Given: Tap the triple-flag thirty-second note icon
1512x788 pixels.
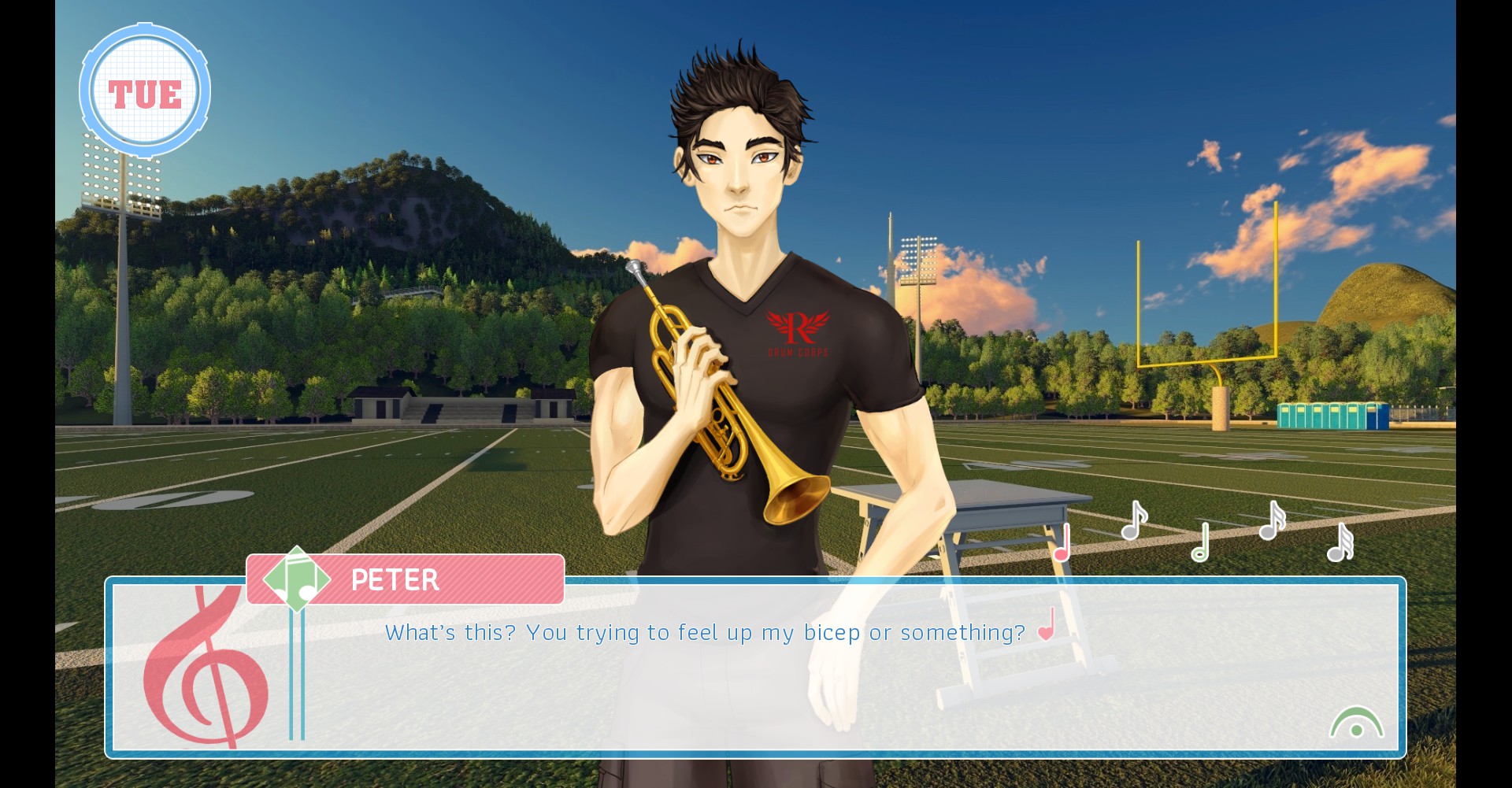Looking at the screenshot, I should pos(1340,543).
